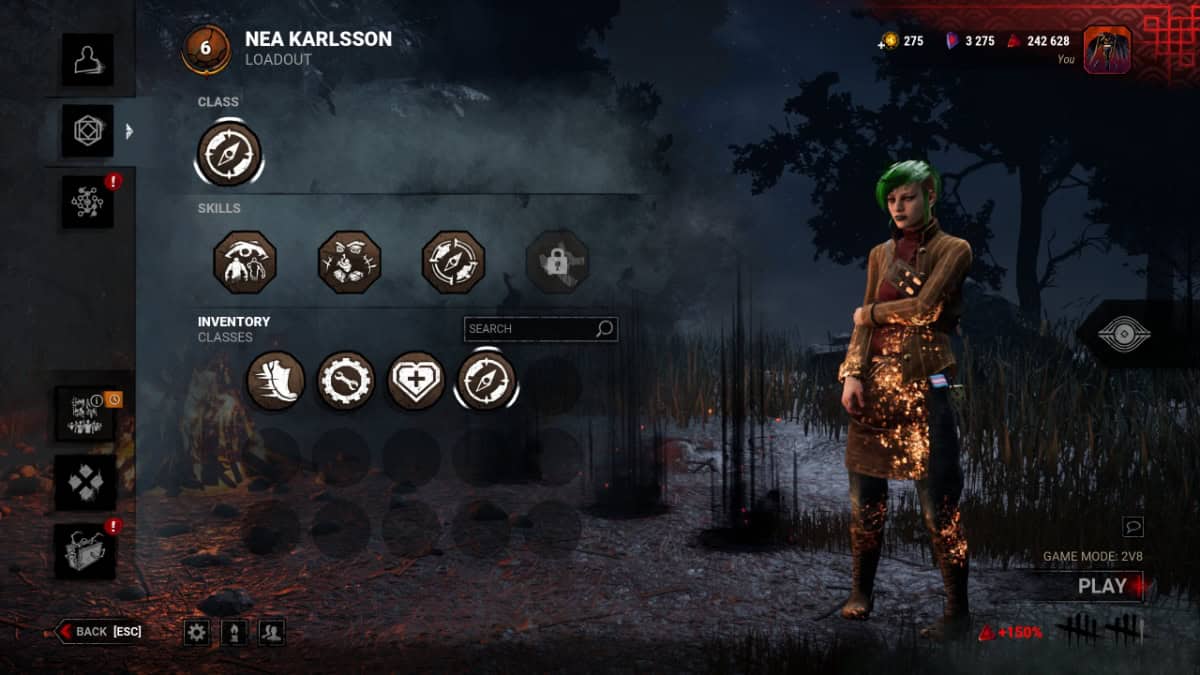Select the compass with rotating arrows skill
This screenshot has width=1200, height=675.
[453, 262]
